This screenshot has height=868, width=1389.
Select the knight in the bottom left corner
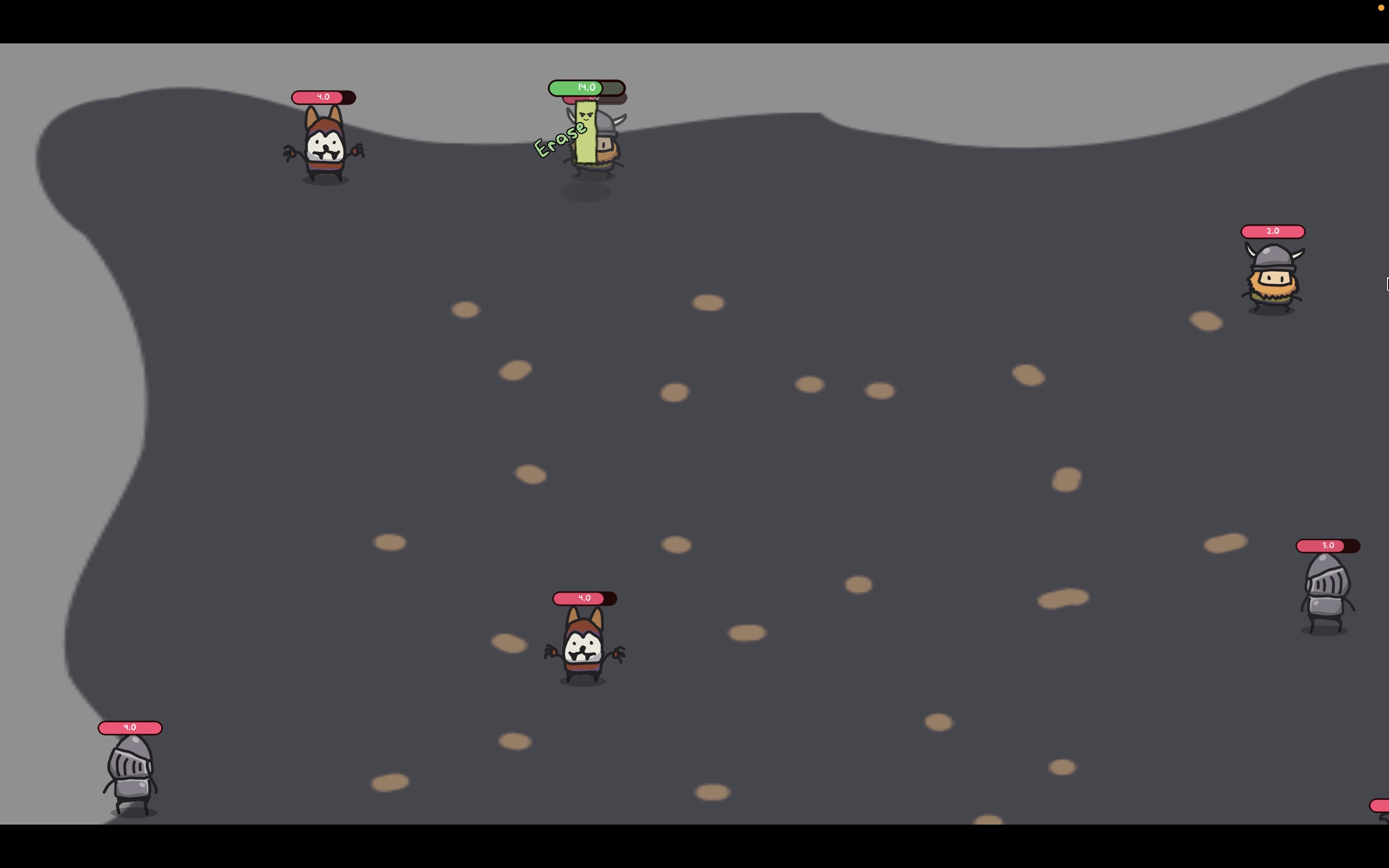[x=130, y=772]
